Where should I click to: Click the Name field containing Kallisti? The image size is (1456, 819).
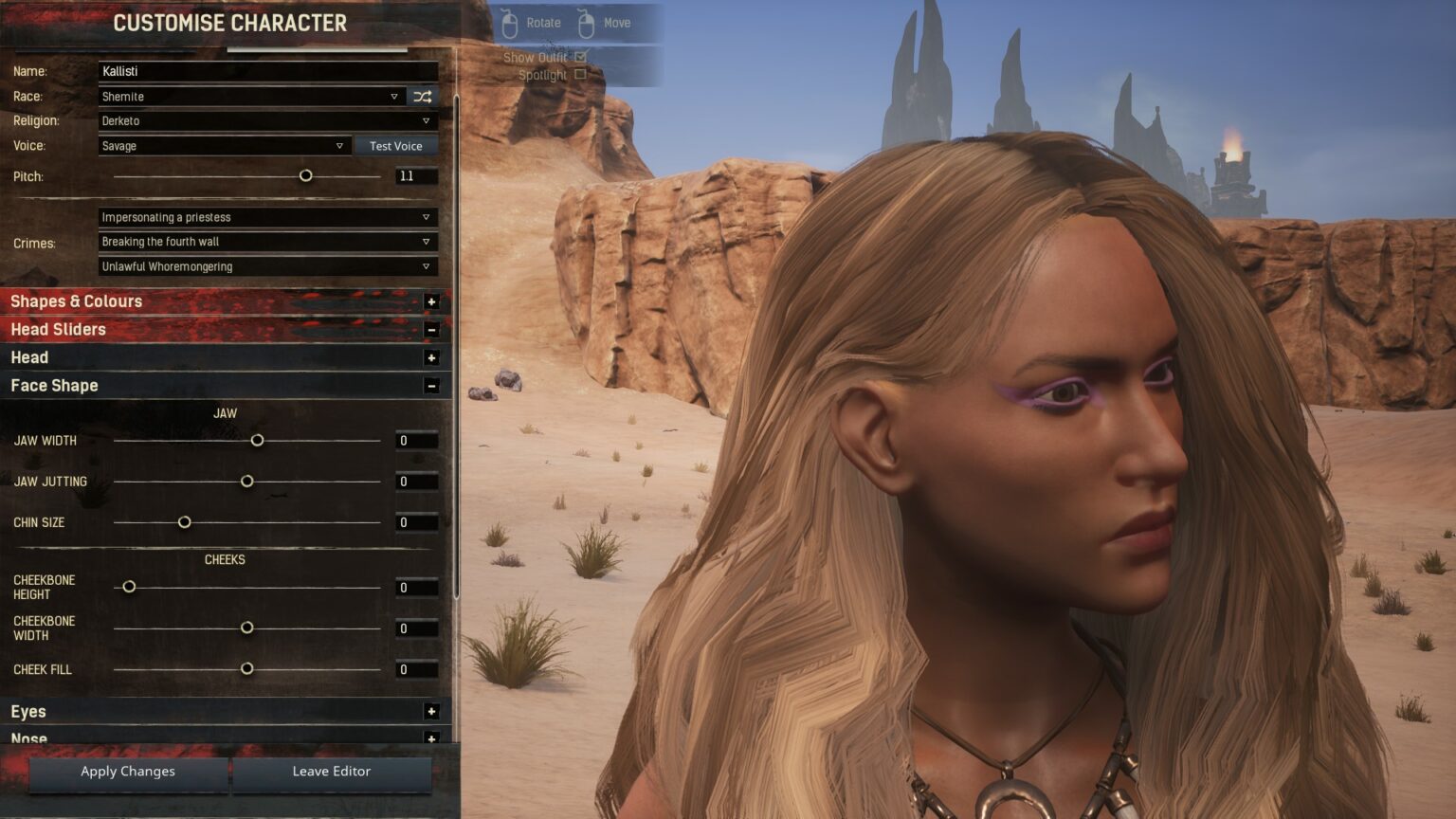(267, 71)
